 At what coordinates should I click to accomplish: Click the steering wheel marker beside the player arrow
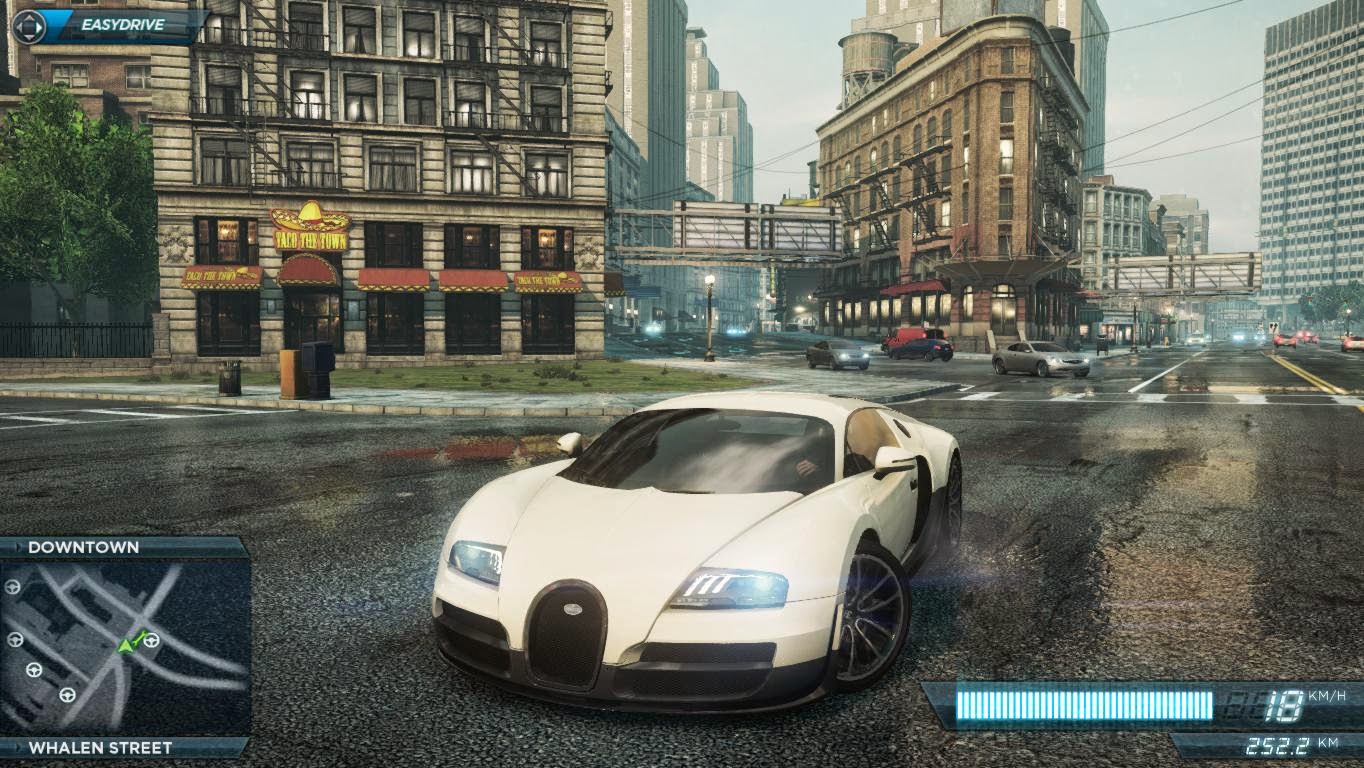[x=152, y=641]
